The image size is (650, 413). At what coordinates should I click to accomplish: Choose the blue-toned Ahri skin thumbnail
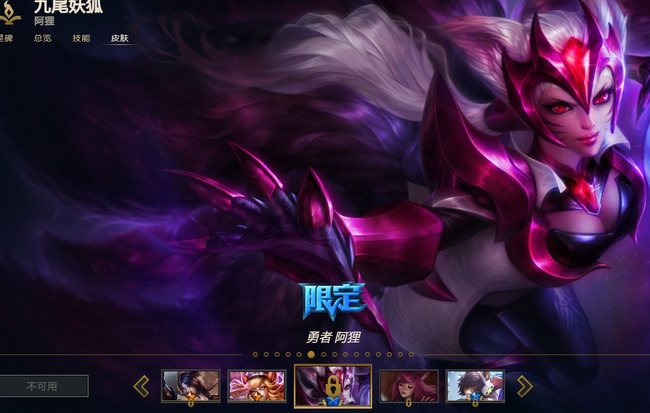(x=474, y=386)
